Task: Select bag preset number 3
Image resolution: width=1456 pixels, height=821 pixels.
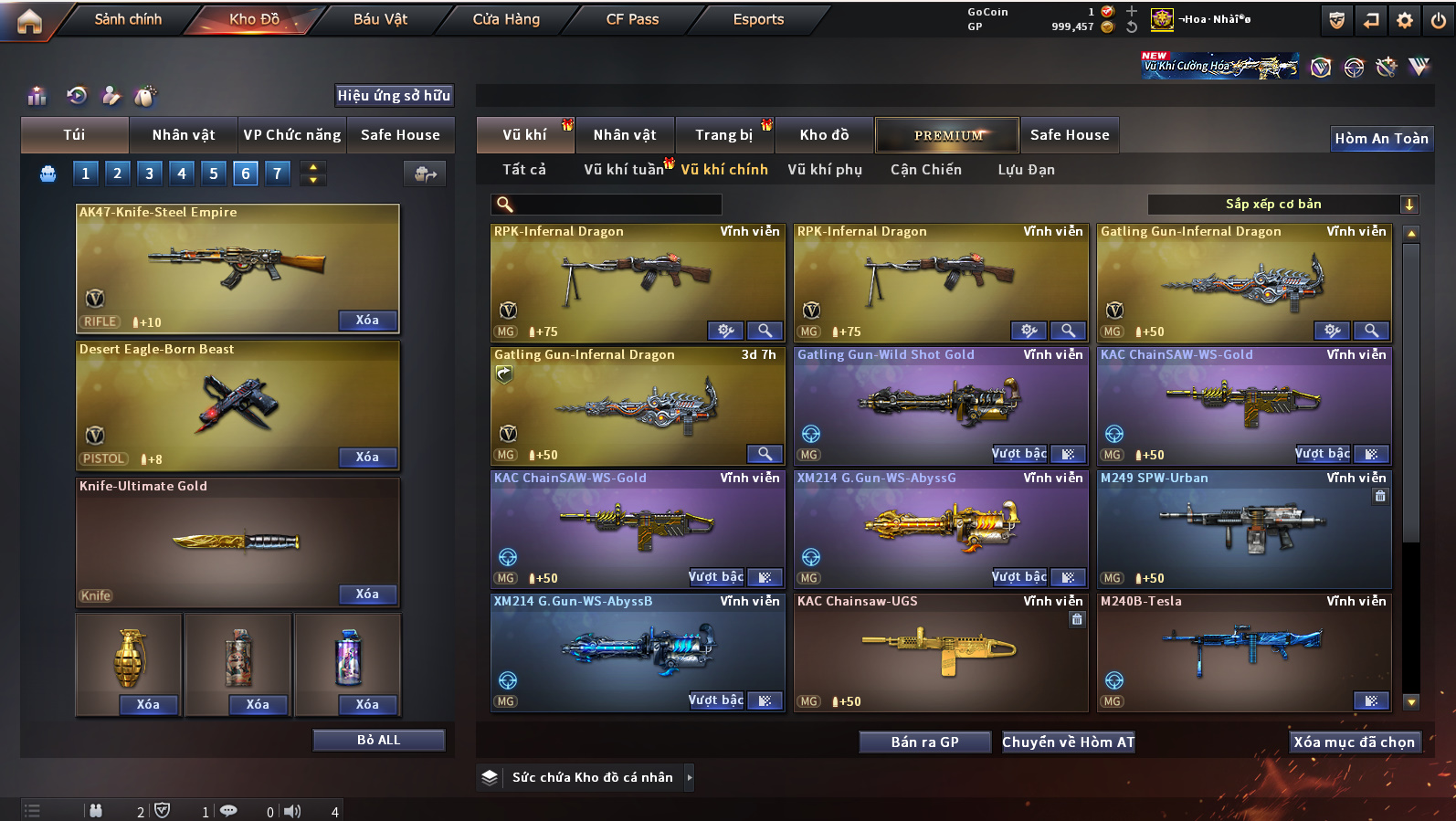Action: coord(150,174)
